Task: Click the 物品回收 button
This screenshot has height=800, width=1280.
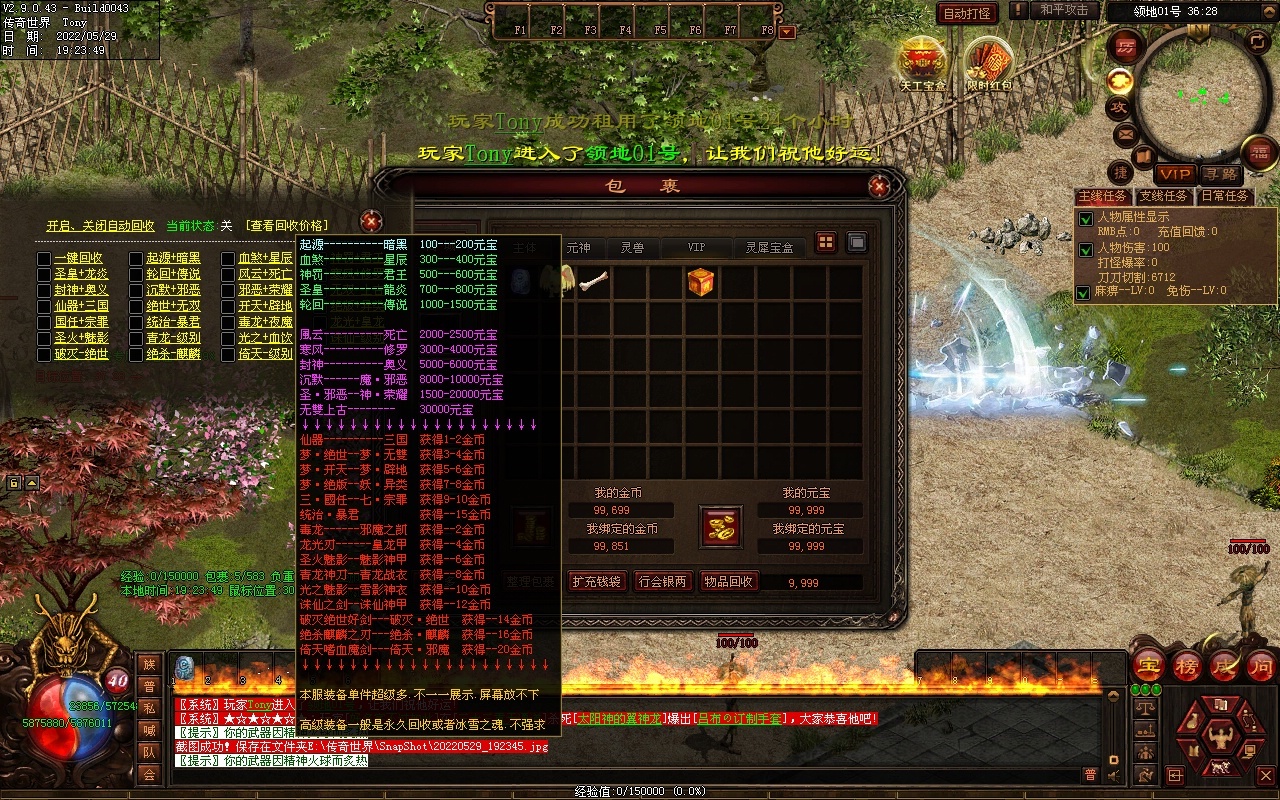Action: coord(729,581)
